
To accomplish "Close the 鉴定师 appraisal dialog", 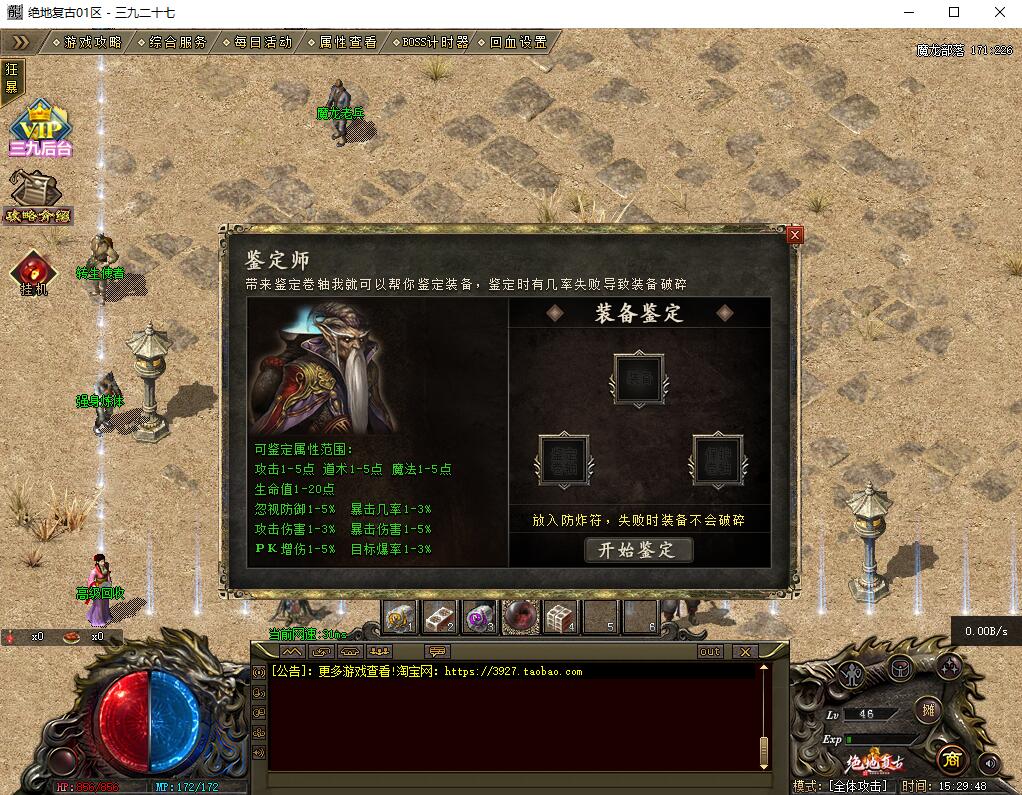I will click(795, 235).
